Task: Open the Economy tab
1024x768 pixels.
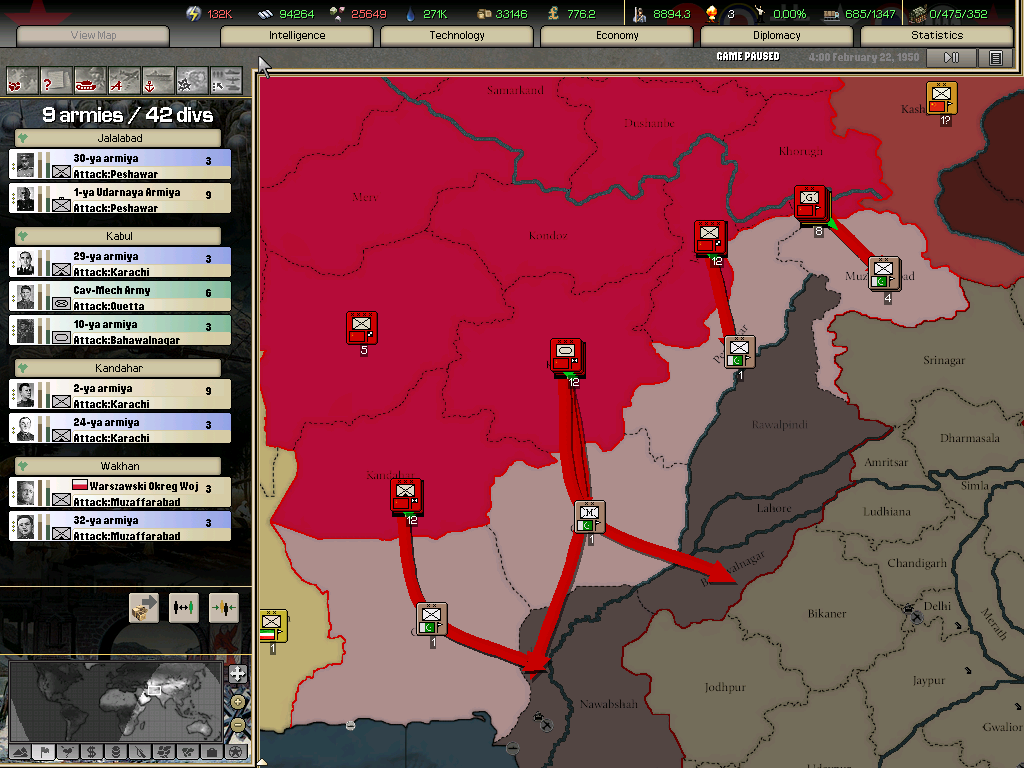Action: coord(617,36)
